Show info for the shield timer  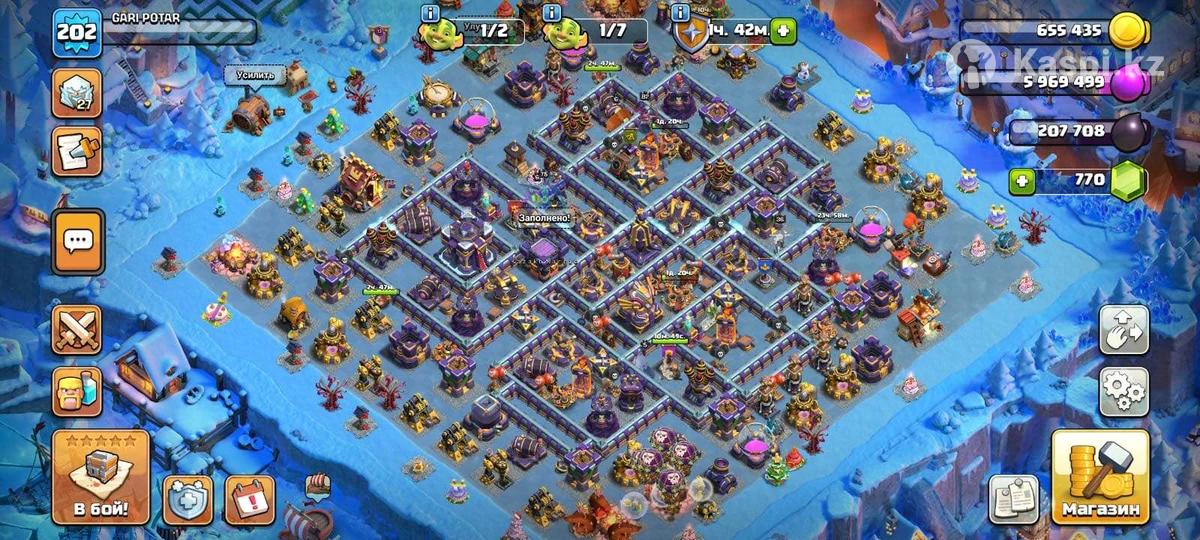(681, 13)
